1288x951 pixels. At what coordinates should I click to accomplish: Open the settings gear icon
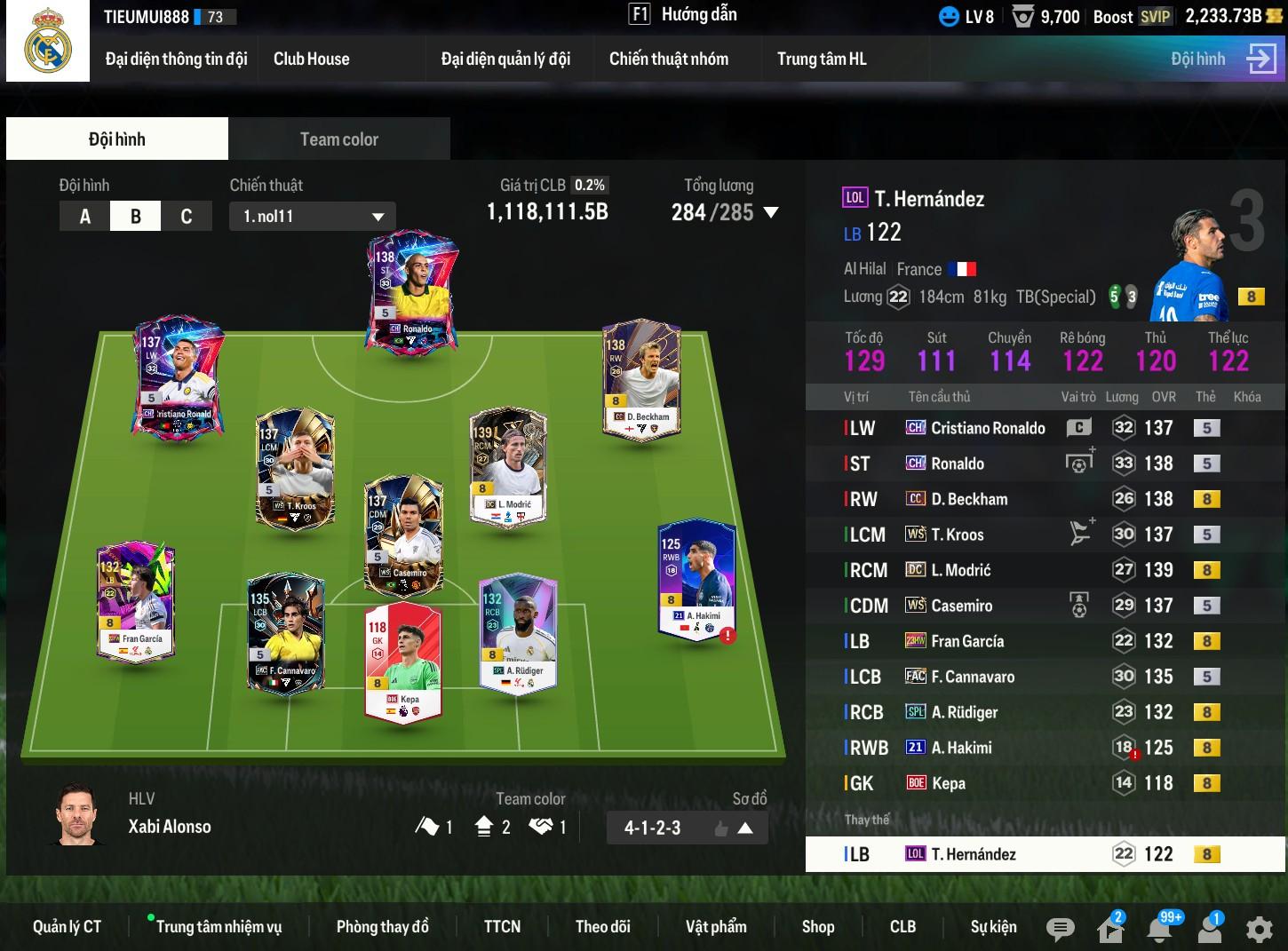tap(1259, 929)
